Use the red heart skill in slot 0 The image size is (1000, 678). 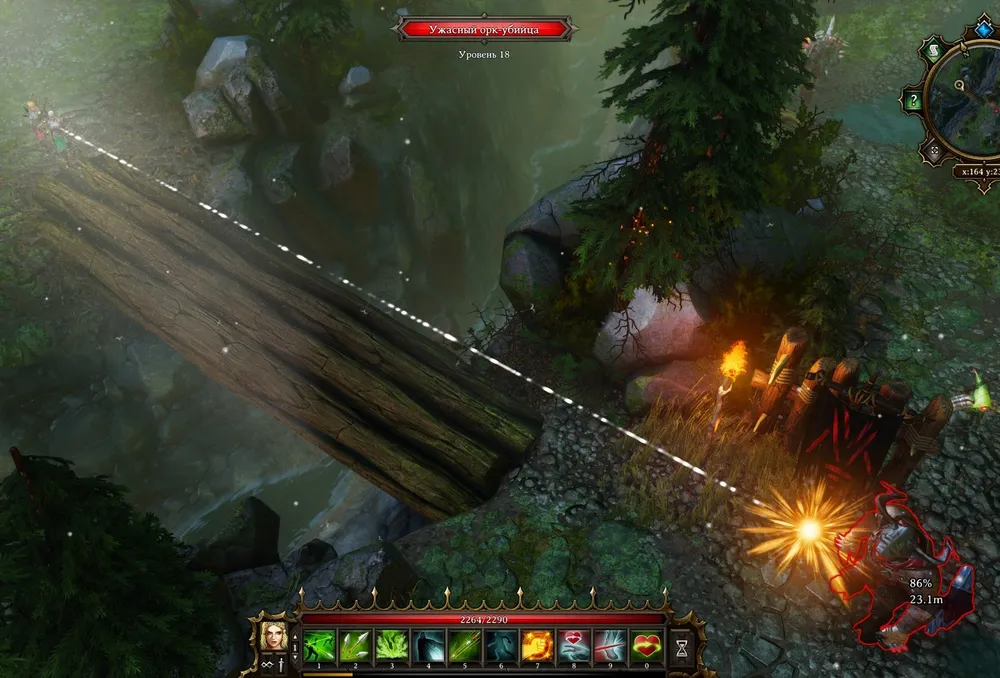(646, 645)
